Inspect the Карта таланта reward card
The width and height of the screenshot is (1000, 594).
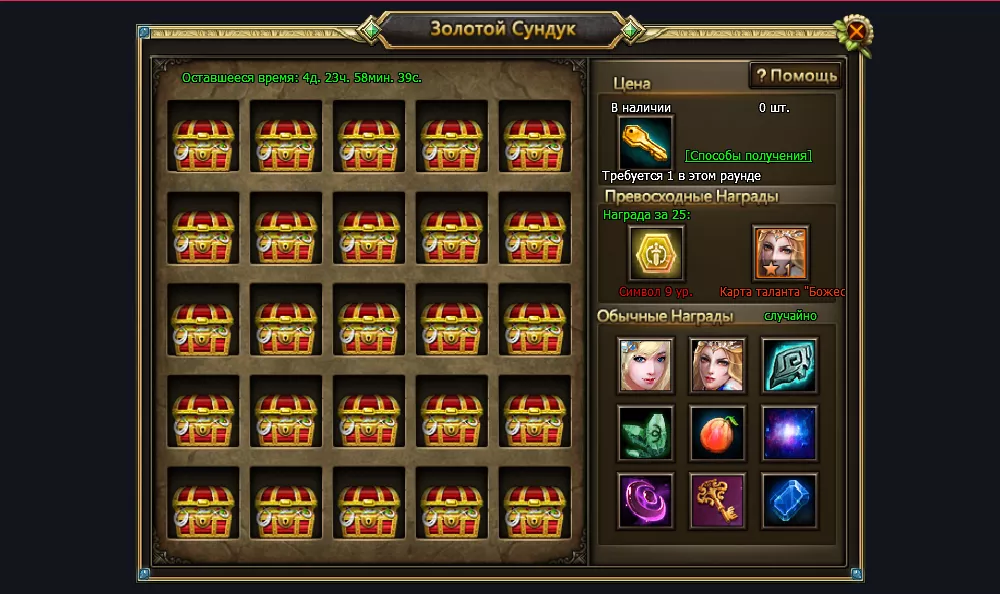pyautogui.click(x=780, y=253)
